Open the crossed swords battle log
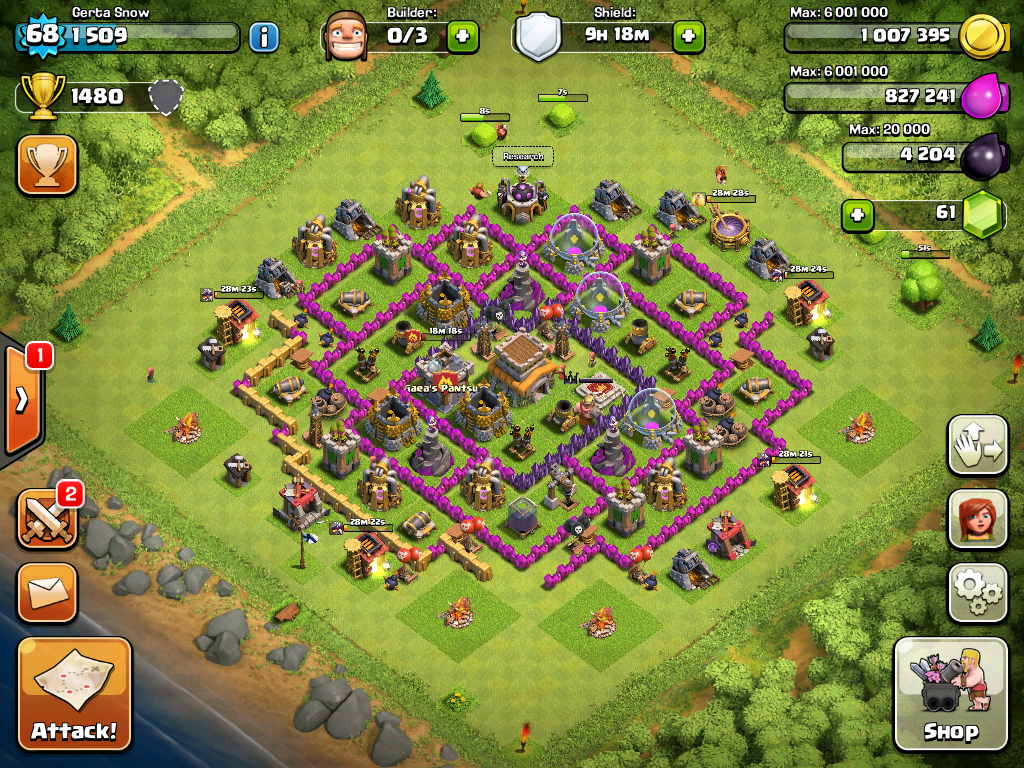Image resolution: width=1024 pixels, height=768 pixels. [x=47, y=518]
